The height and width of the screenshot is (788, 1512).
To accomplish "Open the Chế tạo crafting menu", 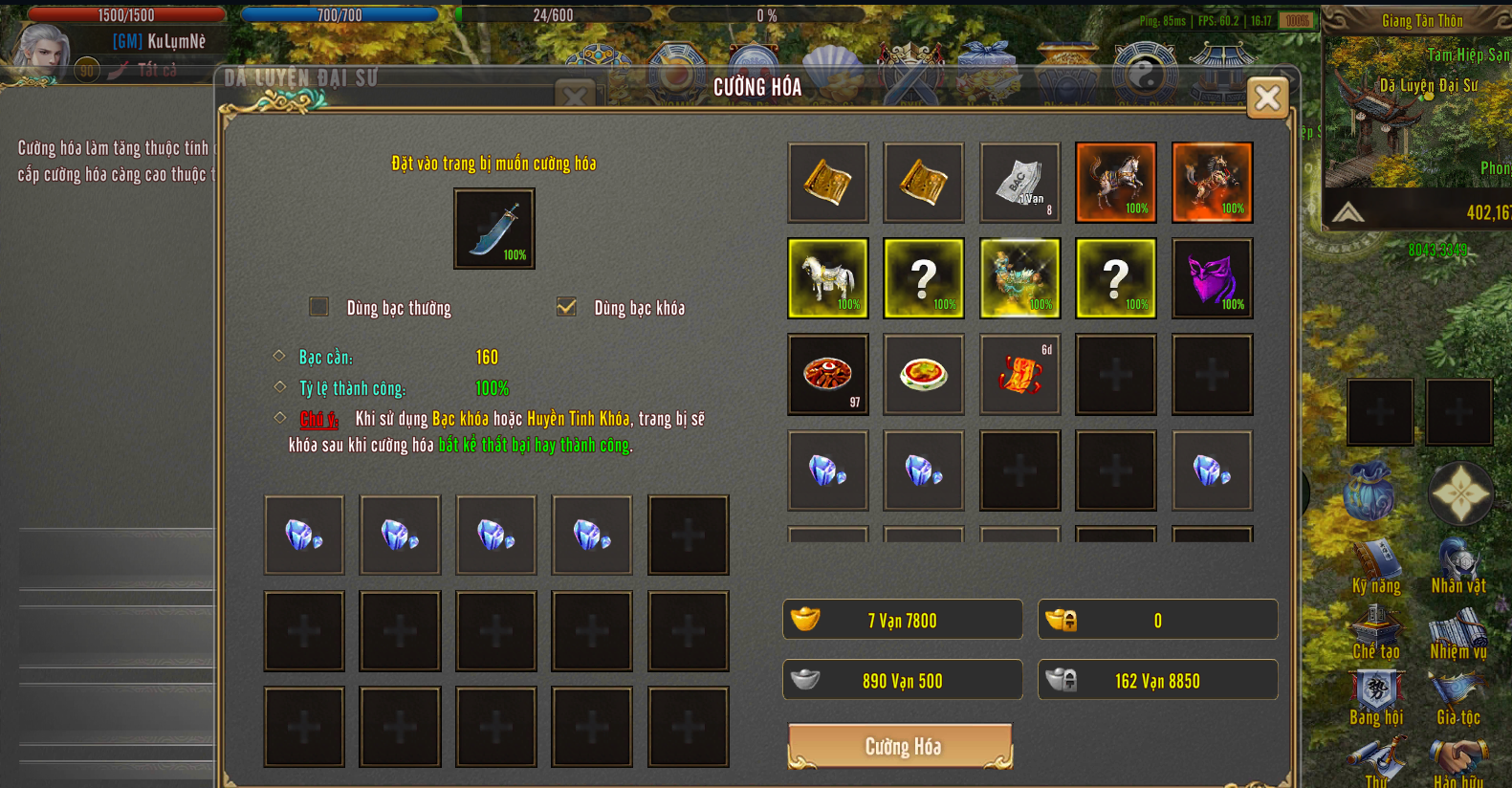I will (1376, 631).
